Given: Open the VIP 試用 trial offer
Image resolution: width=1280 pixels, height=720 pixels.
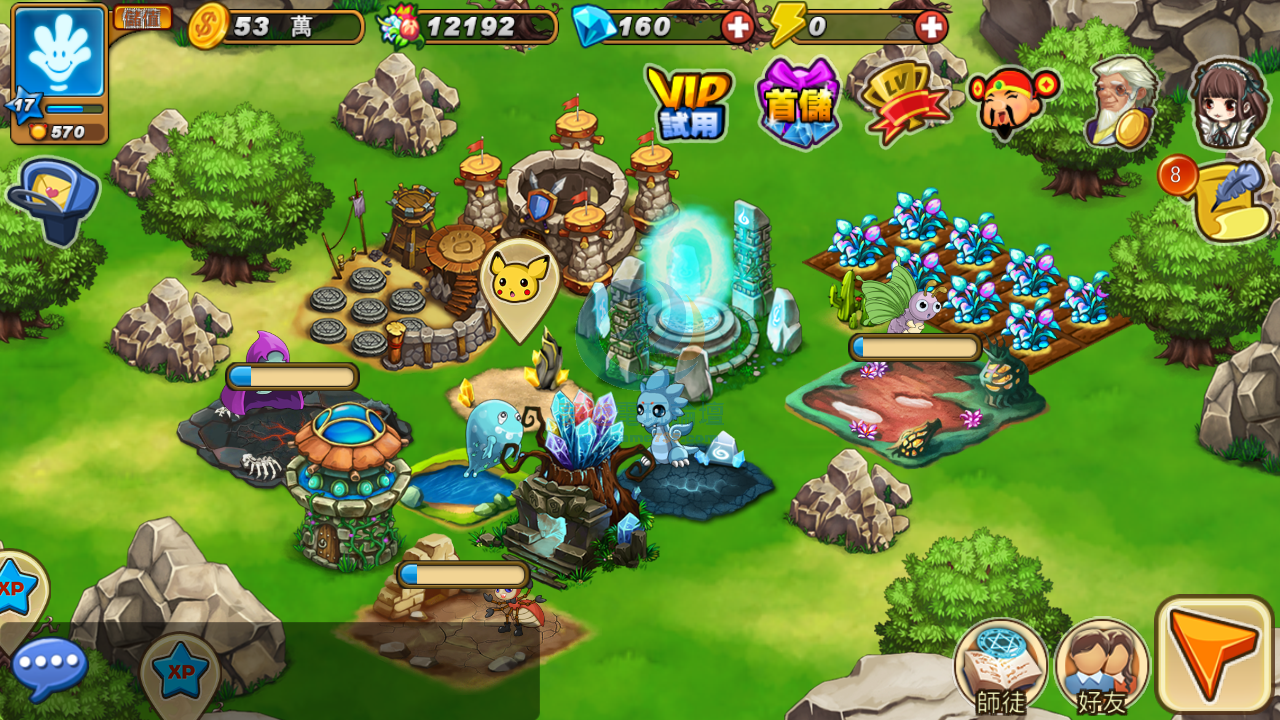Looking at the screenshot, I should (689, 103).
